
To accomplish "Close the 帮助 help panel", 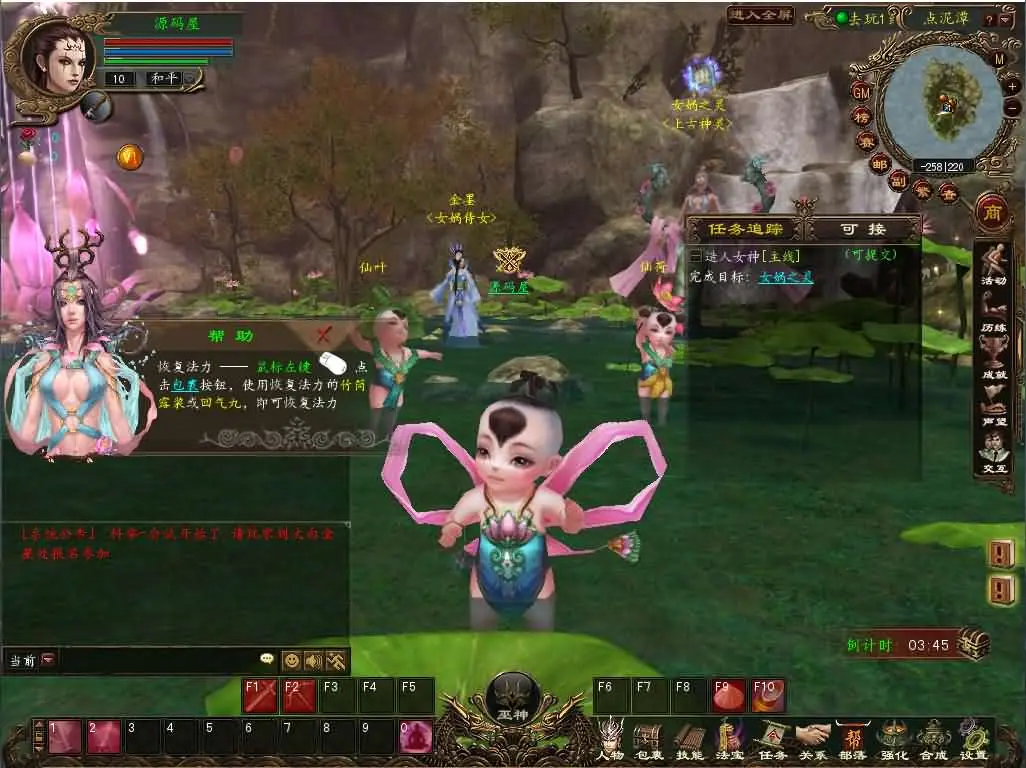I will click(x=323, y=335).
